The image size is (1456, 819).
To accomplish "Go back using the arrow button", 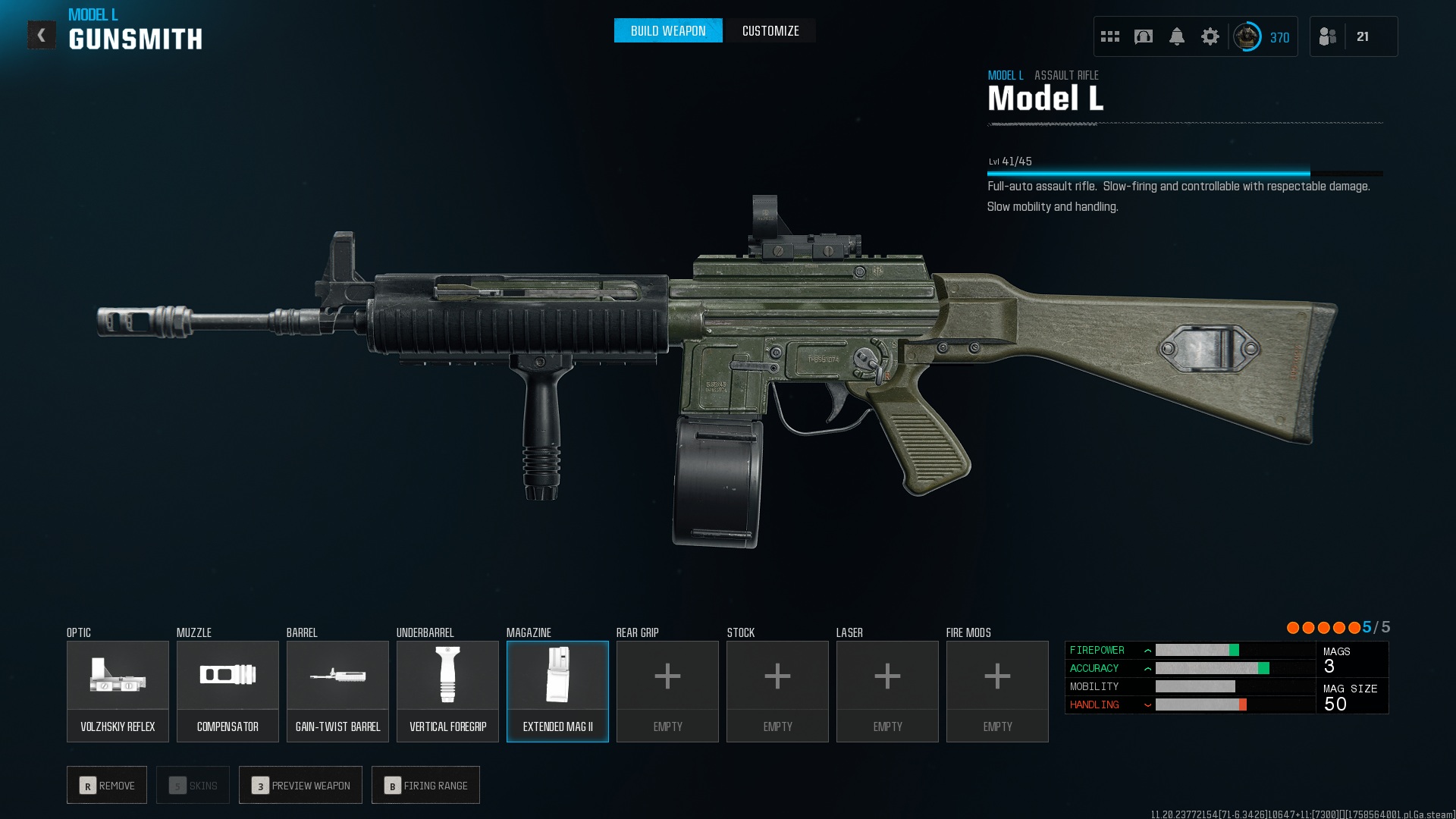I will click(42, 35).
